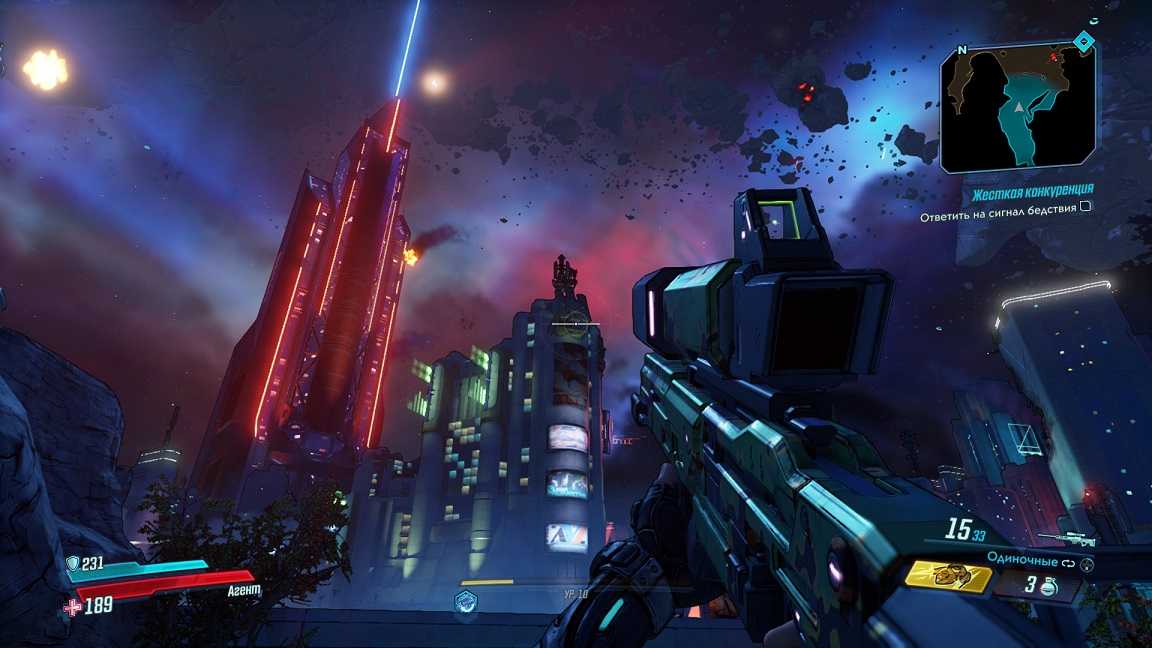
Task: Tick the Ответить на сигнал бедствия objective checkbox
Action: click(x=1086, y=206)
